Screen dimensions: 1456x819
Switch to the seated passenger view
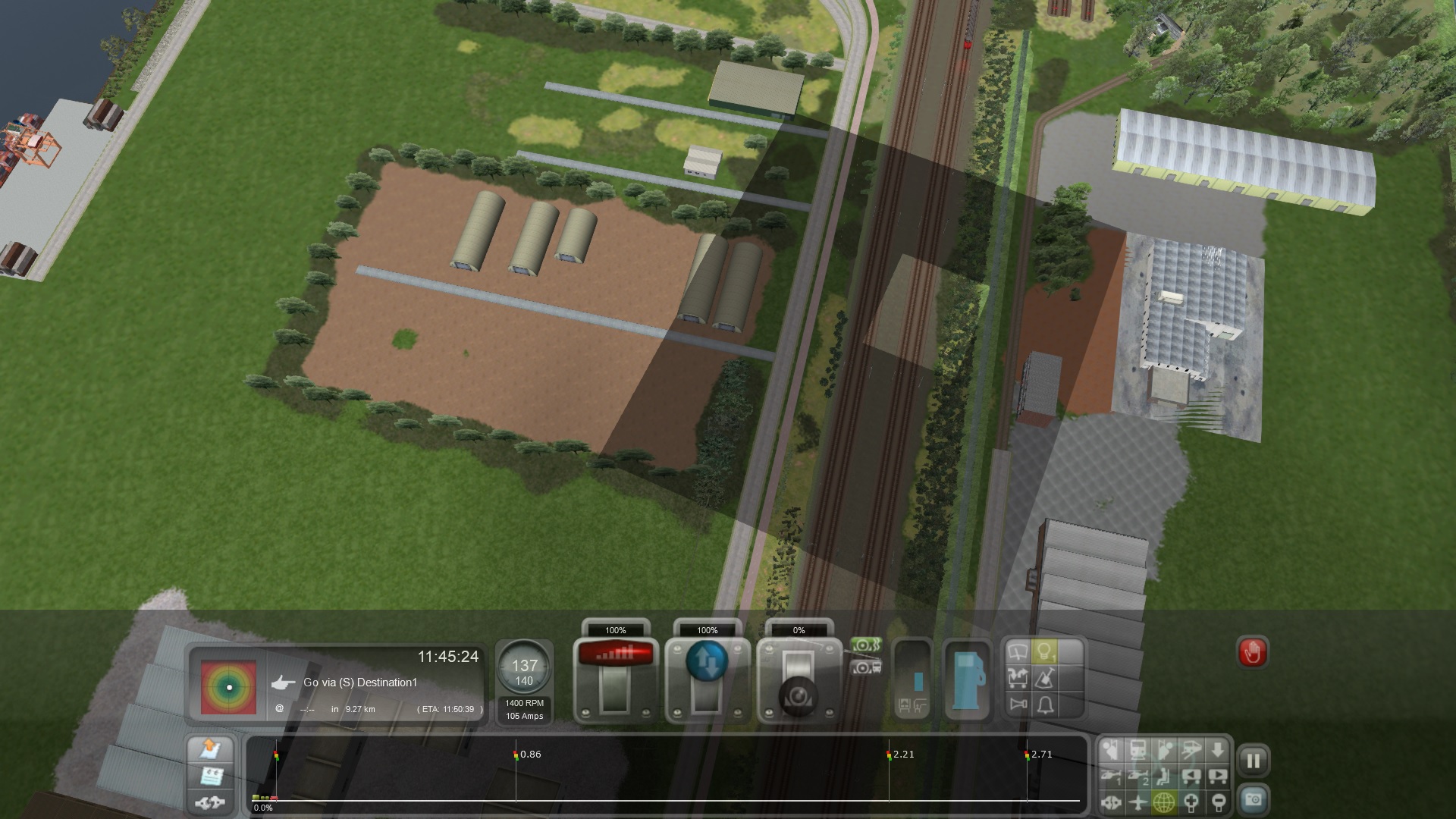(x=1165, y=776)
